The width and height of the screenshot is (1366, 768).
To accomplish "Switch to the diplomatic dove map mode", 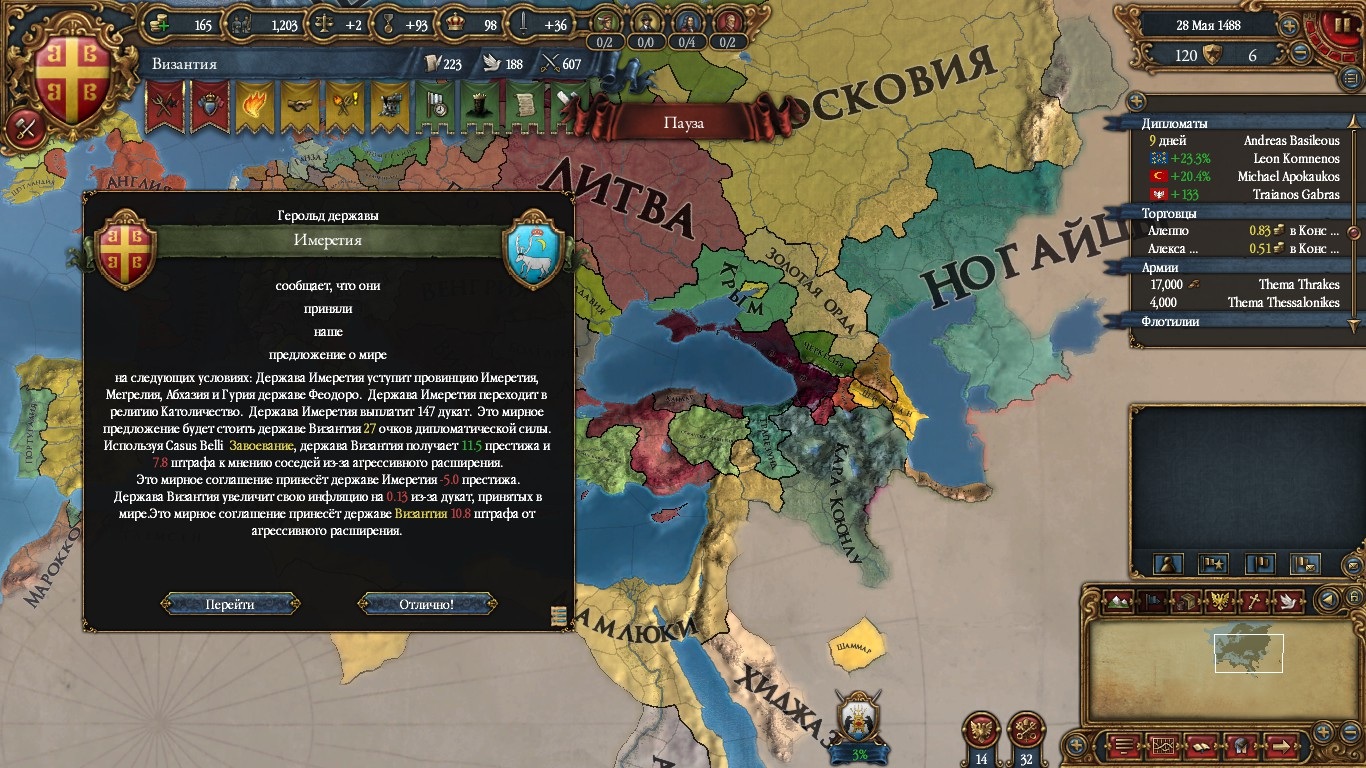I will pyautogui.click(x=1287, y=601).
